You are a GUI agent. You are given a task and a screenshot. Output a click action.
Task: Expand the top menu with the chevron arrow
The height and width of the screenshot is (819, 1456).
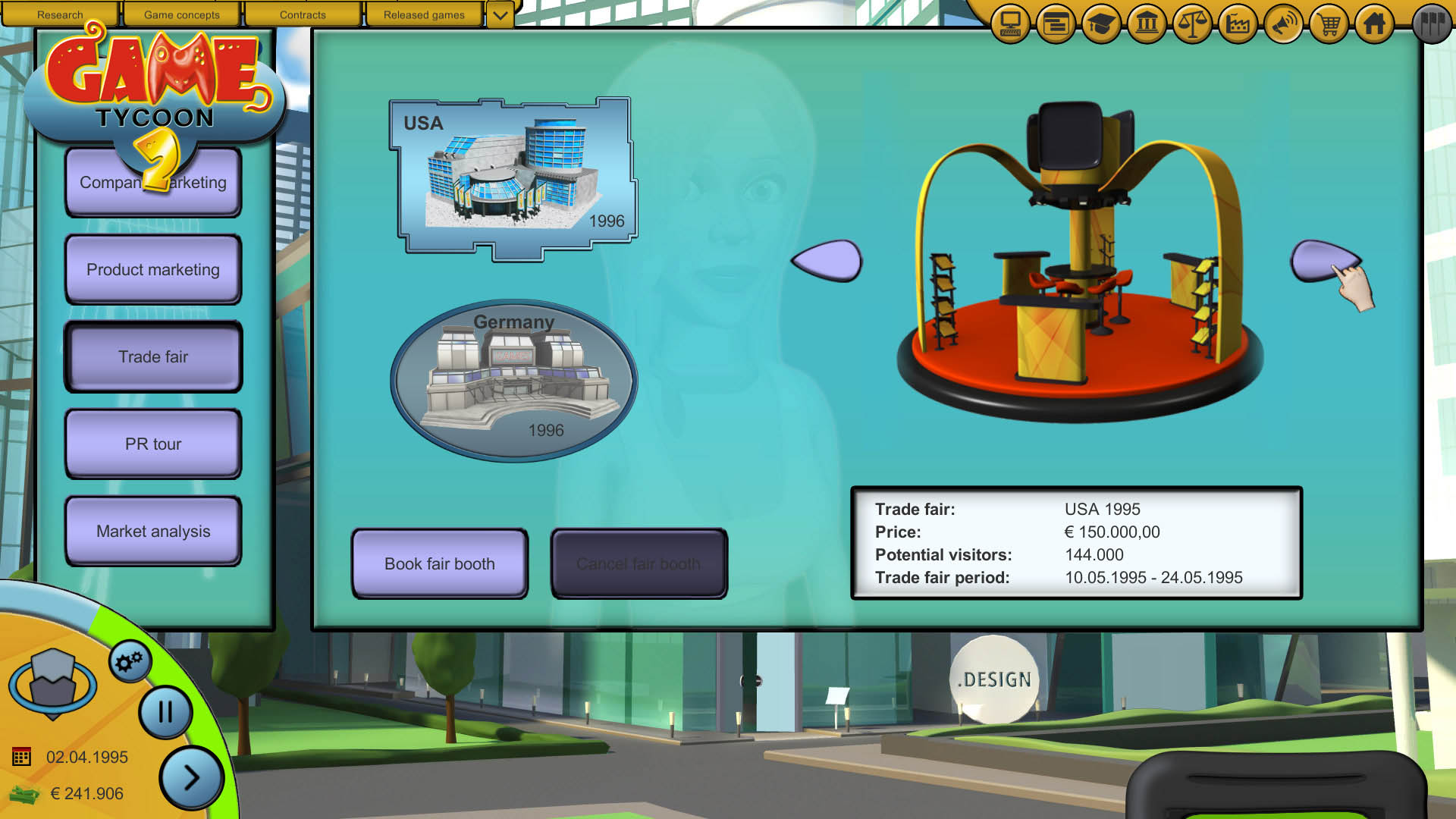tap(499, 14)
